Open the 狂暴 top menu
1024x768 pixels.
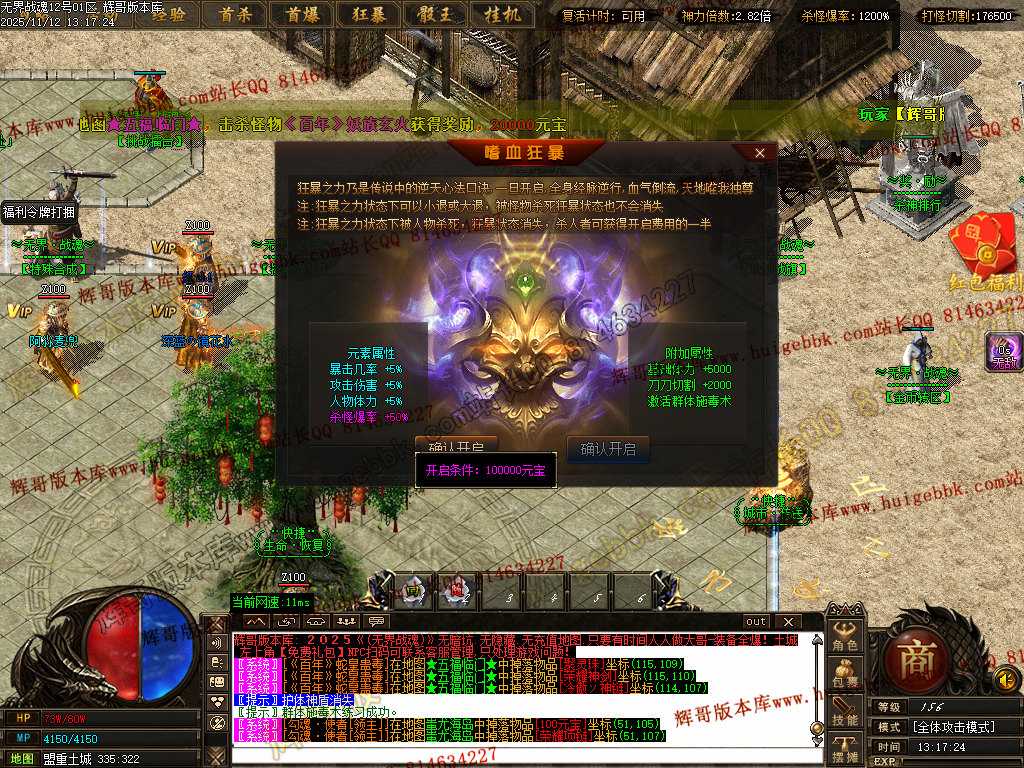(368, 14)
